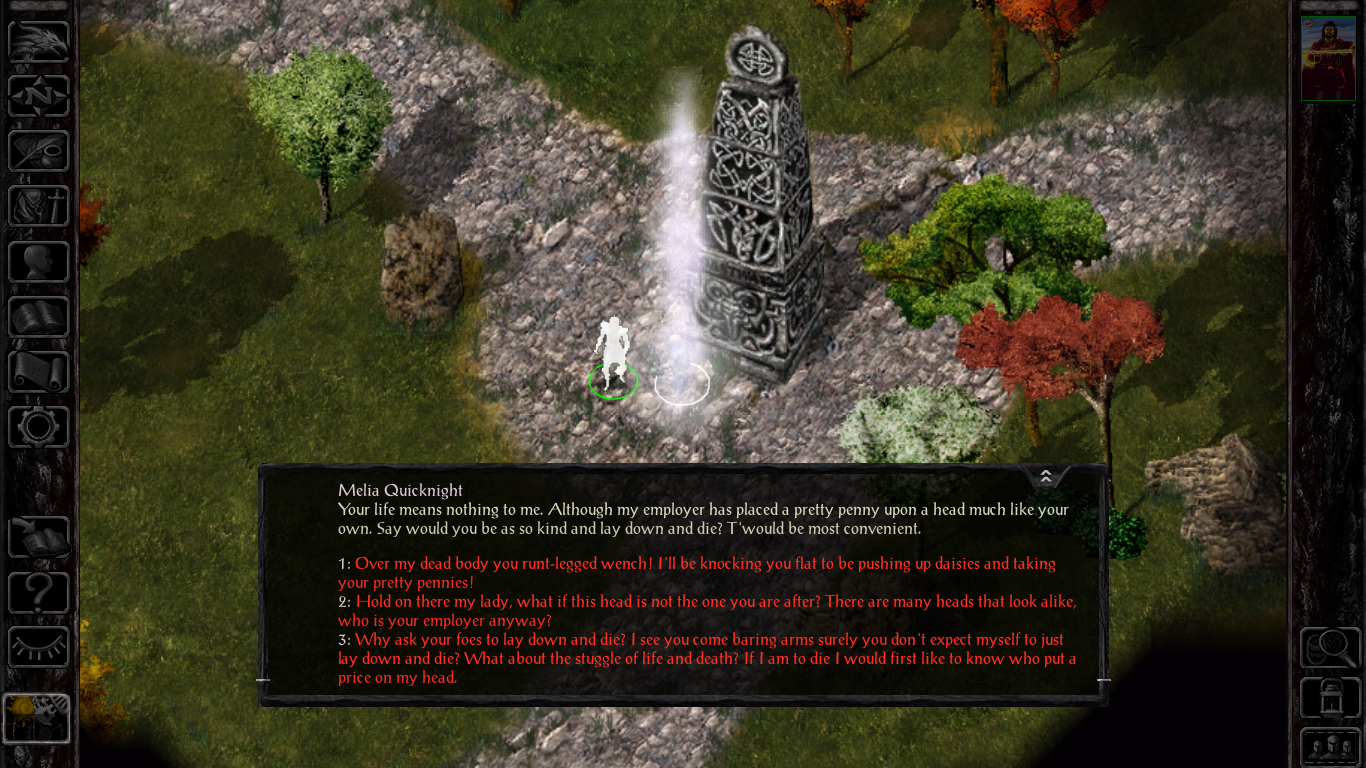1366x768 pixels.
Task: Click the sun-and-moon rest icon
Action: tap(37, 717)
